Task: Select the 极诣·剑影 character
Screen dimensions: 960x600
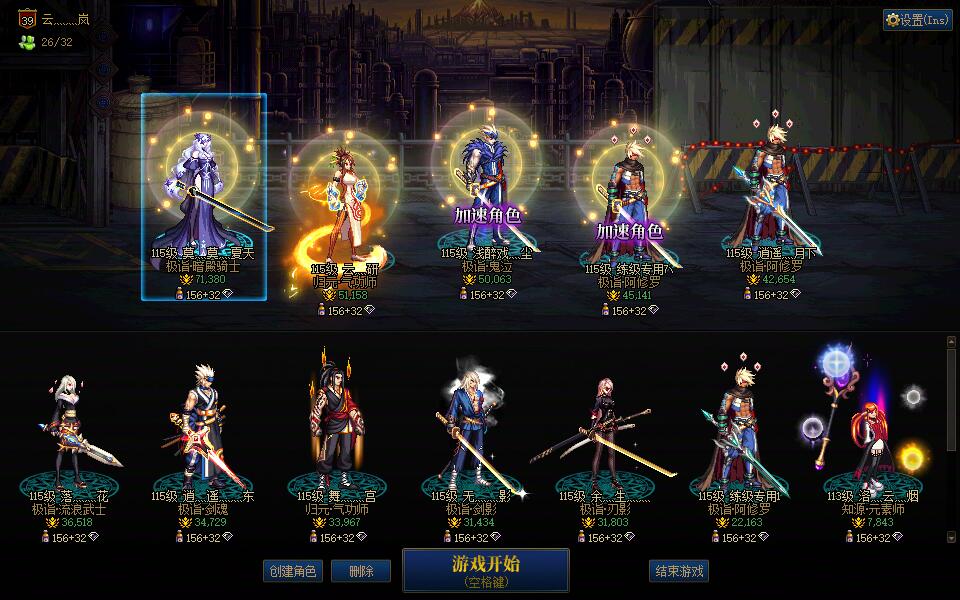Action: (x=469, y=440)
